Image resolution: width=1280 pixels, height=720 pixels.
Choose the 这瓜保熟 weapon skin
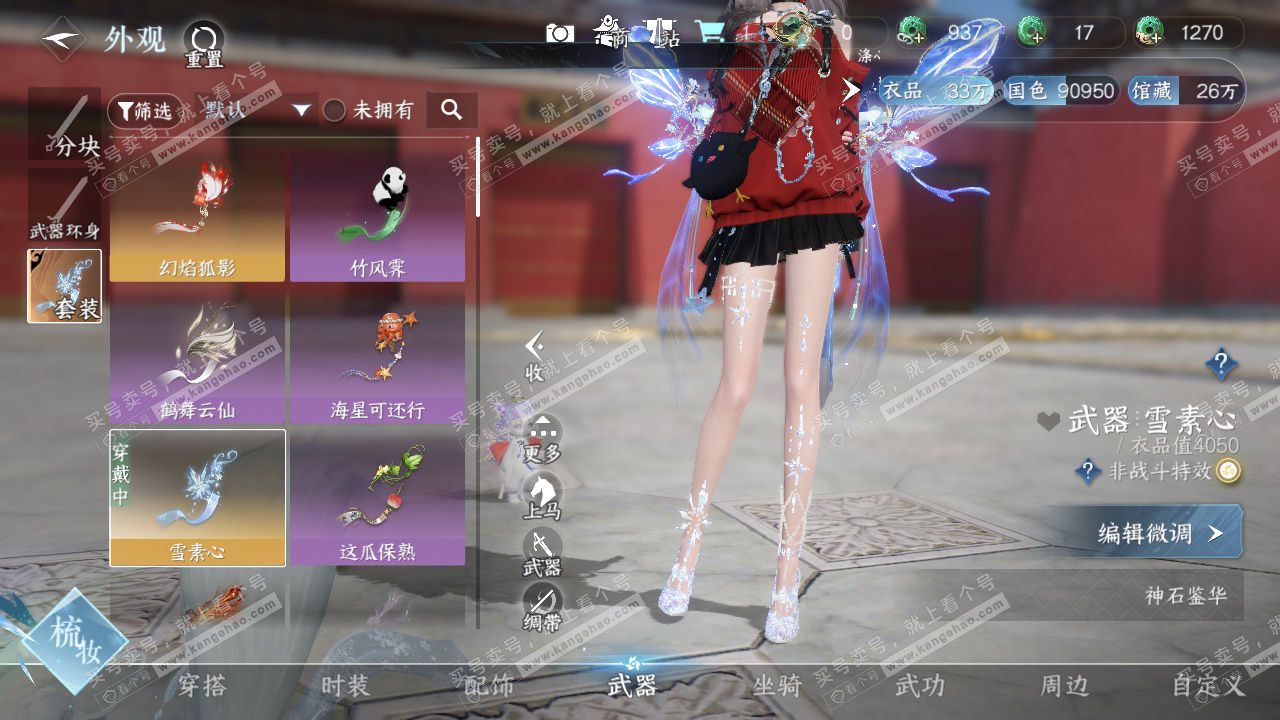[377, 497]
